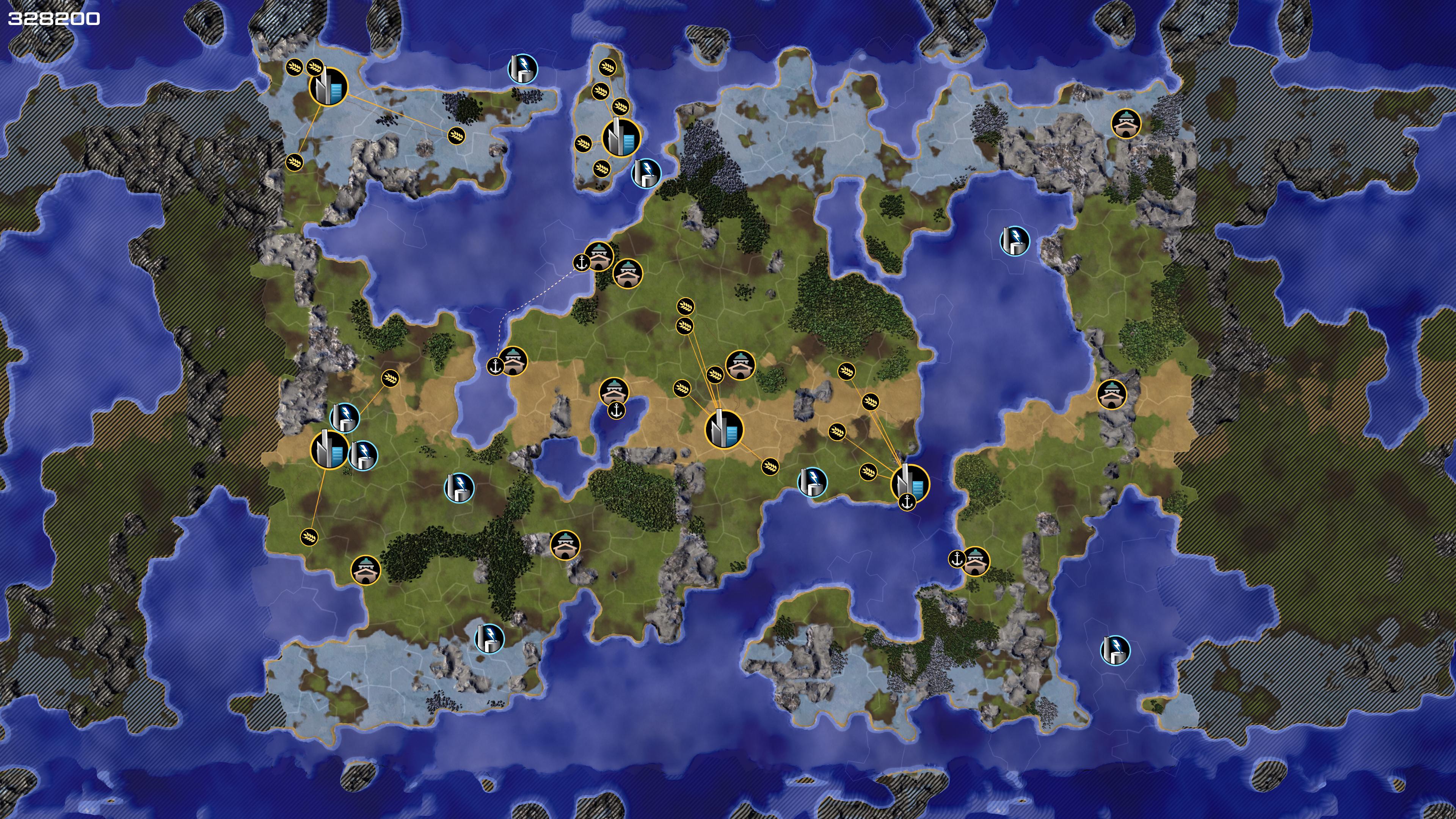Select the city marker with an anchor badge
The width and height of the screenshot is (1456, 819).
point(910,484)
